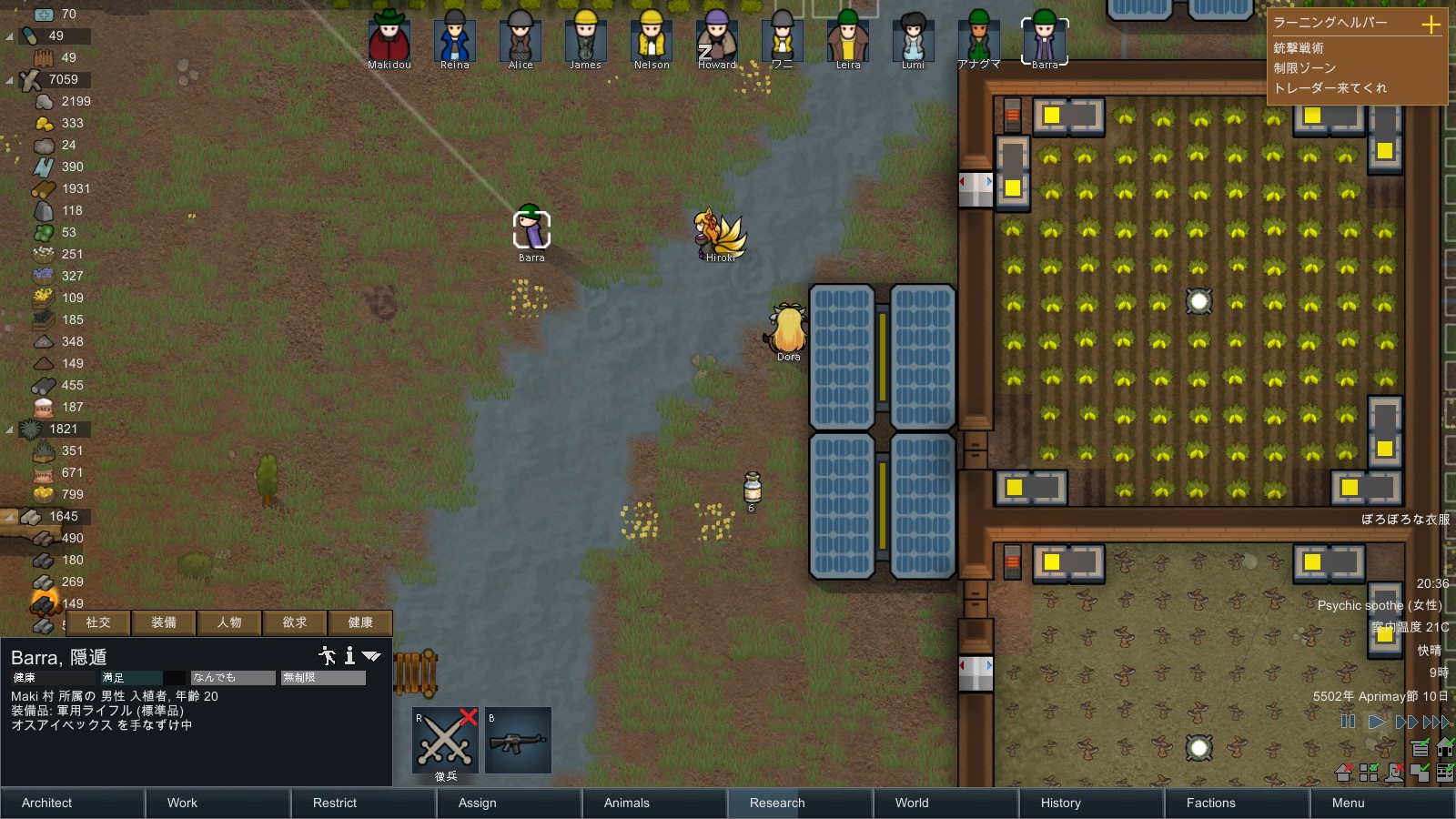Click Barra's equipped assault rifle icon
Viewport: 1456px width, 819px height.
[519, 740]
